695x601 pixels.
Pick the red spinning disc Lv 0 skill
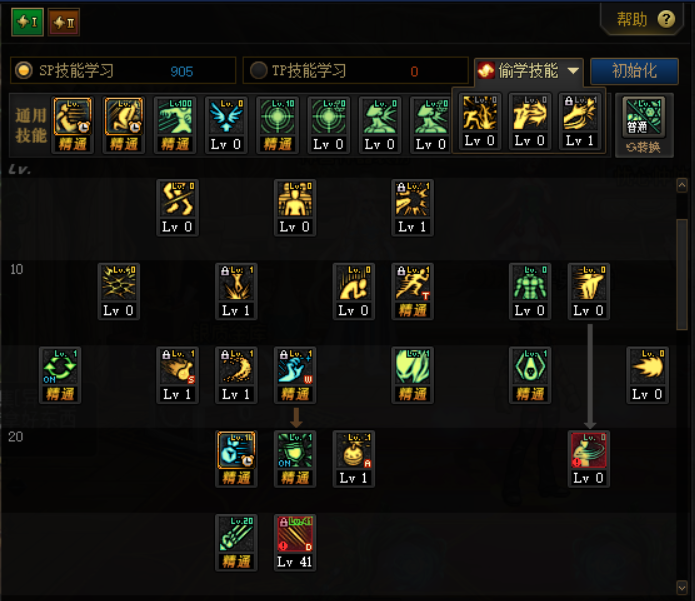[x=589, y=453]
